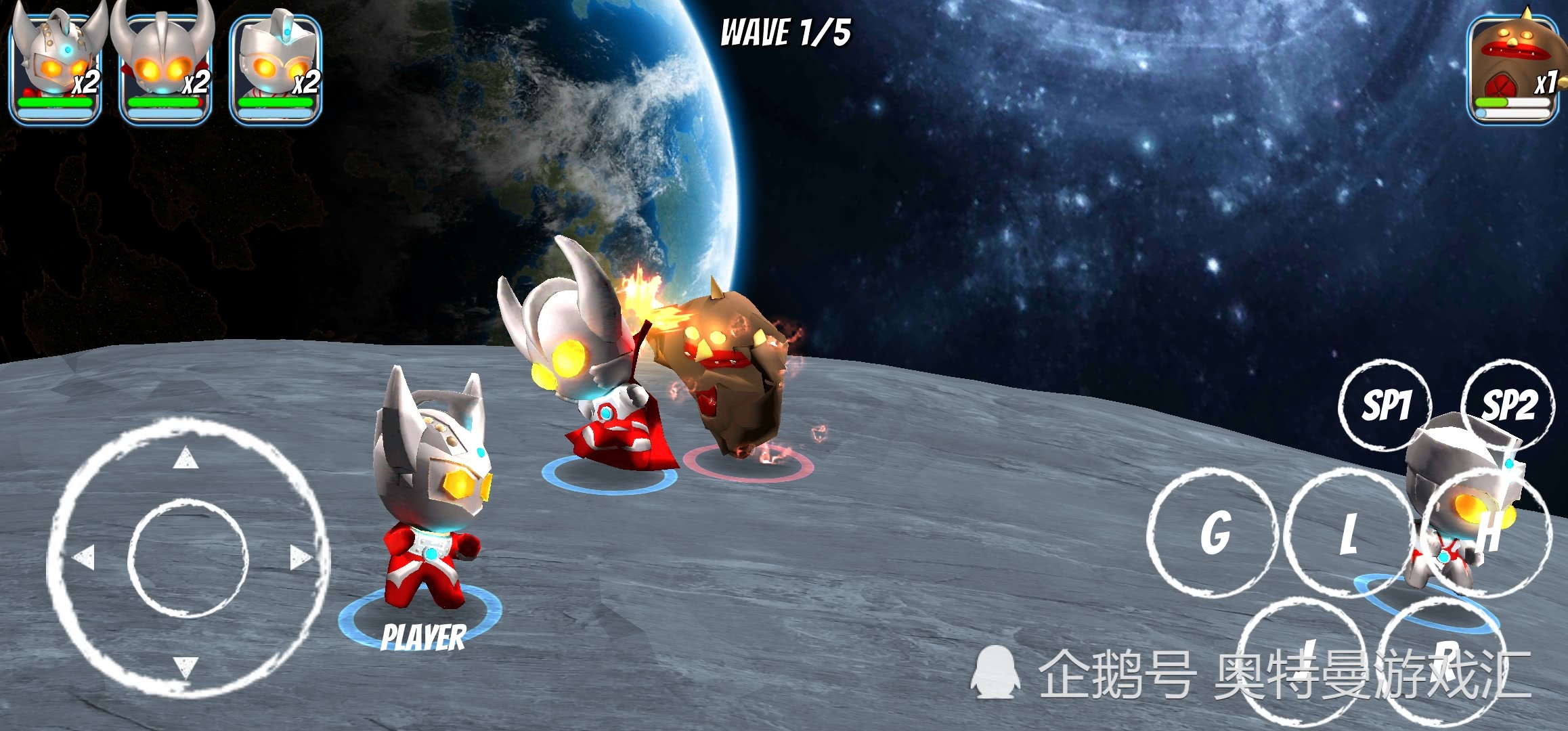1568x731 pixels.
Task: Select the studded-helmet horned hero portrait
Action: click(56, 68)
